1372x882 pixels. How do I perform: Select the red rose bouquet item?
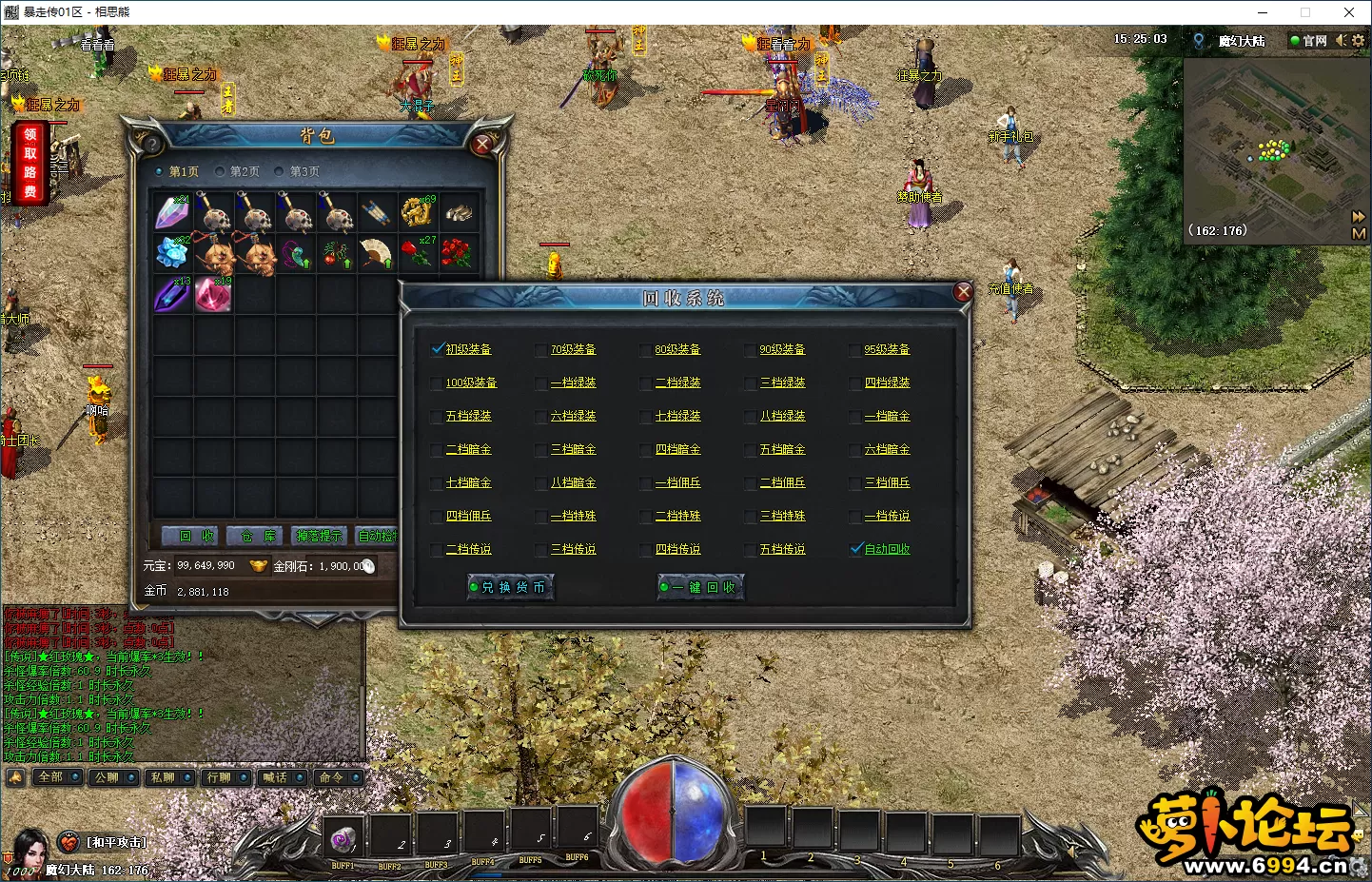click(457, 253)
